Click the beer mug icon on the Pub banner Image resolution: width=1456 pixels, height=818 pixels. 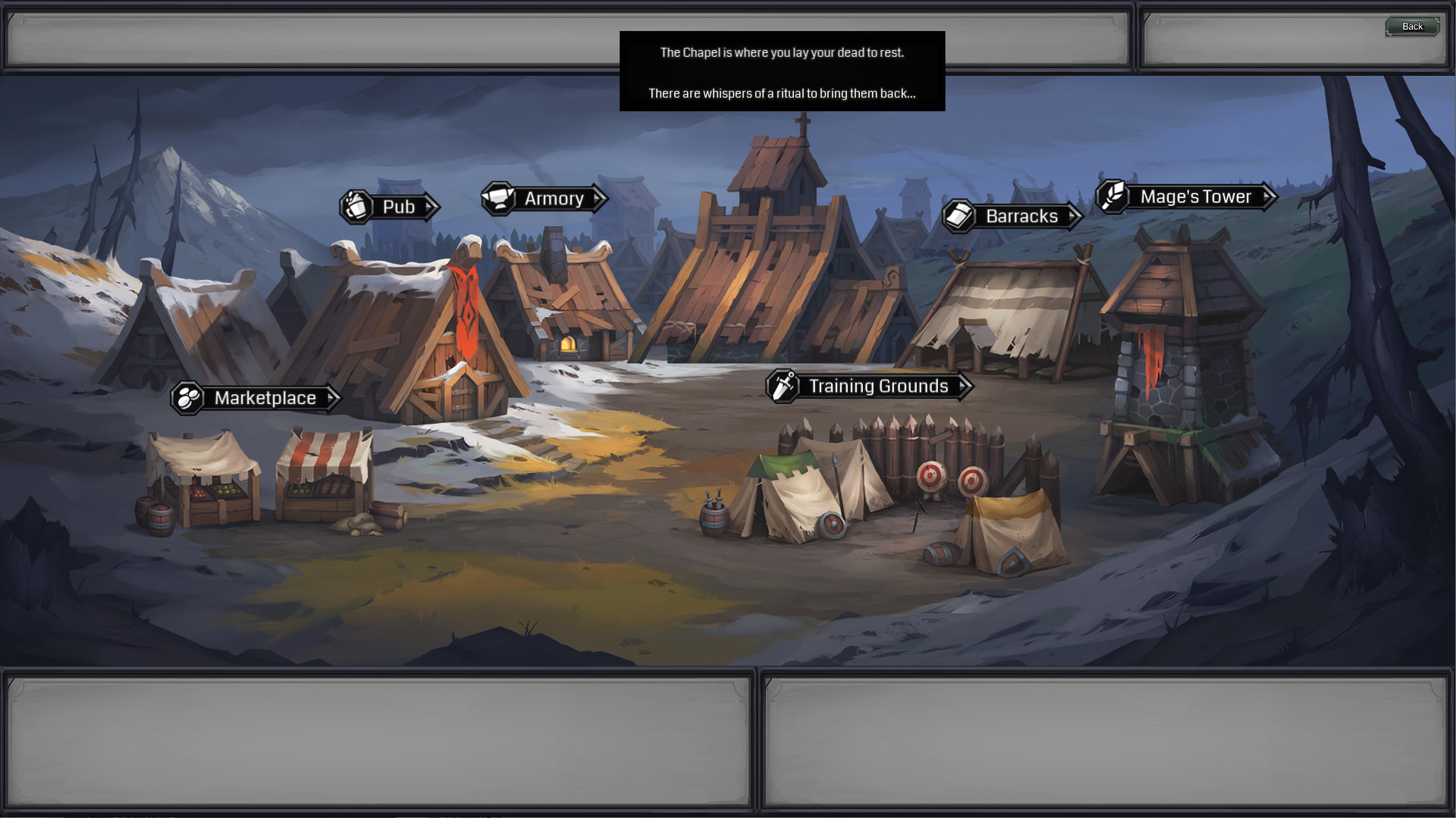coord(355,207)
